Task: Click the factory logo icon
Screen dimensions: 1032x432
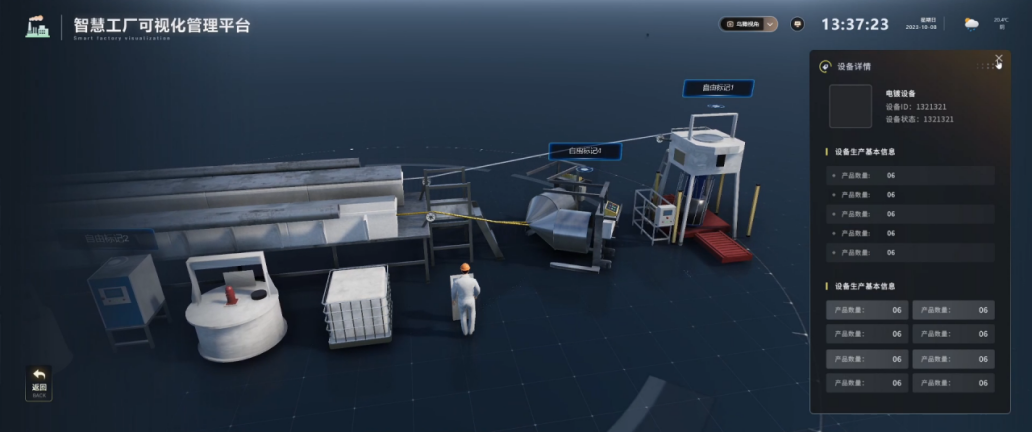Action: tap(37, 26)
